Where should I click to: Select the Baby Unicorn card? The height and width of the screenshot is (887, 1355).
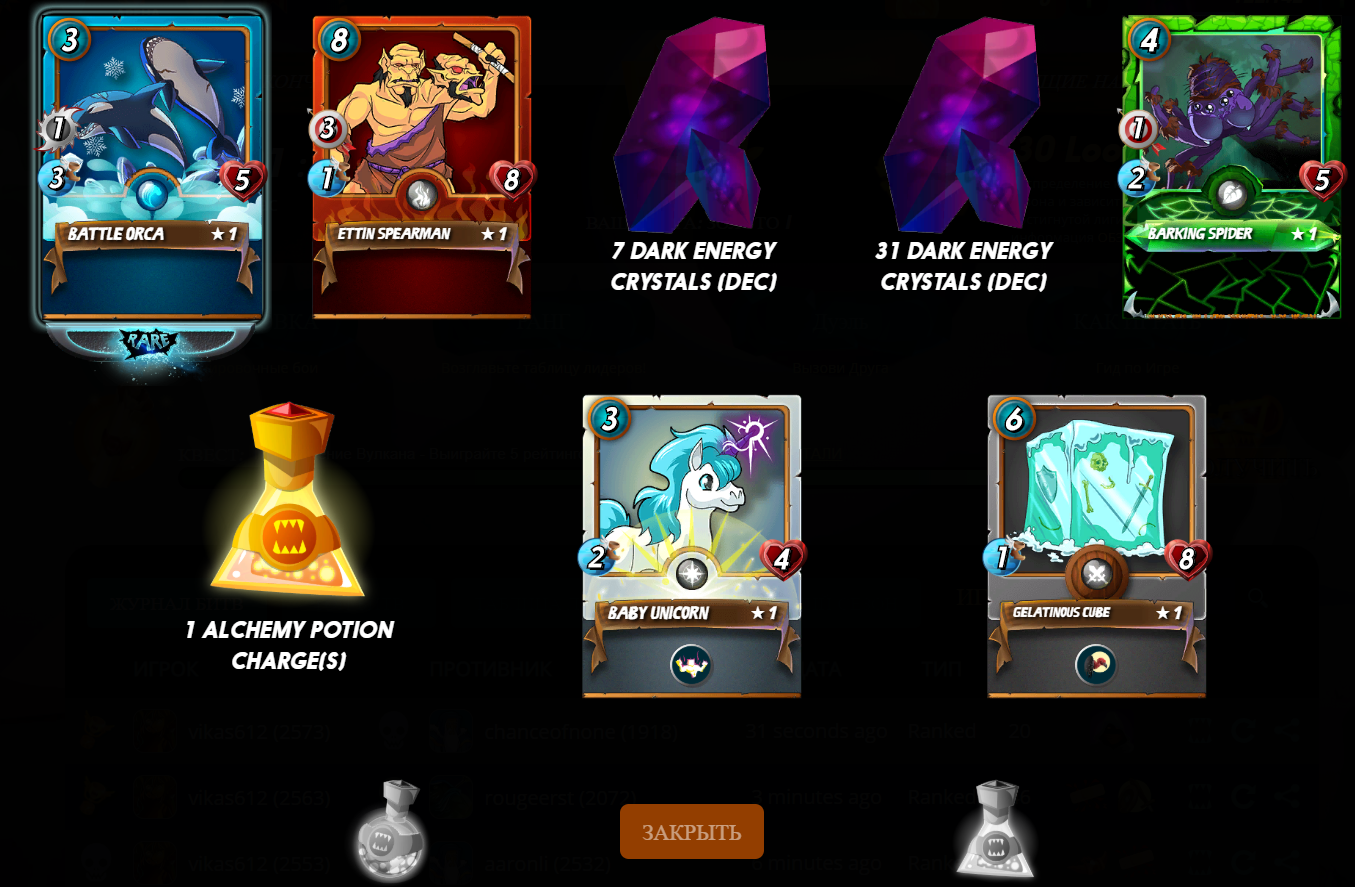click(691, 545)
